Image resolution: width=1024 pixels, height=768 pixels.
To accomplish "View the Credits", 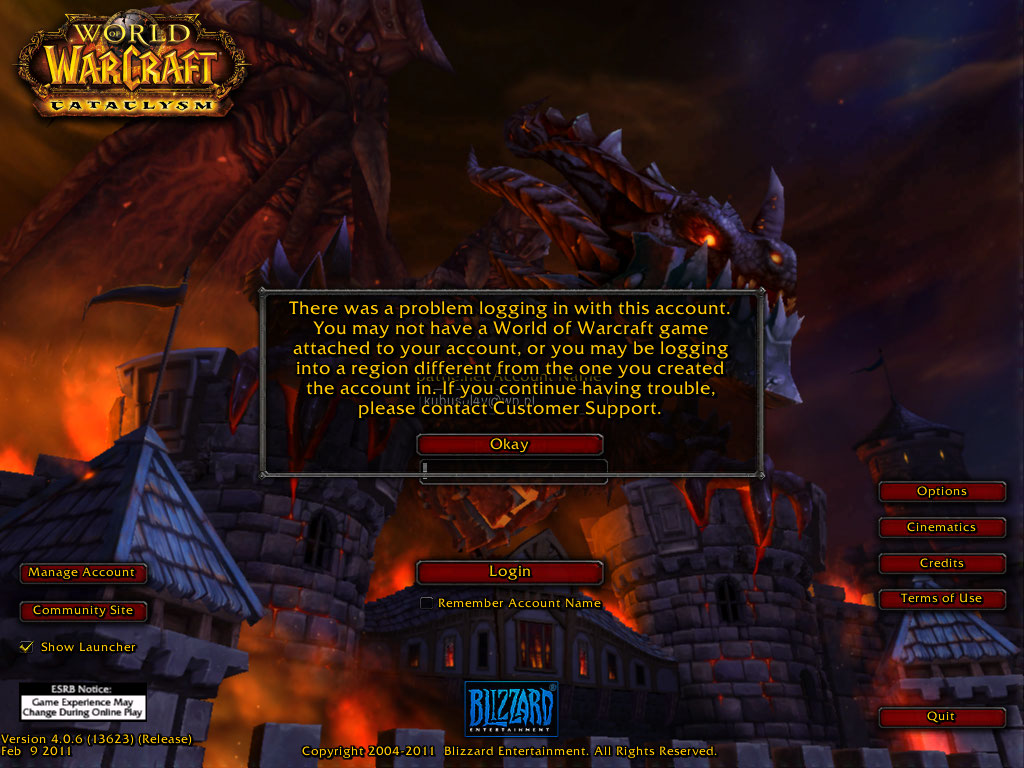I will 941,563.
